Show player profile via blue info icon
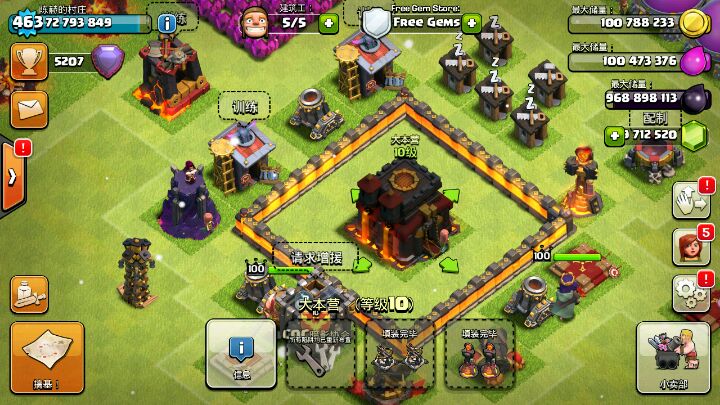This screenshot has width=720, height=405. 167,22
